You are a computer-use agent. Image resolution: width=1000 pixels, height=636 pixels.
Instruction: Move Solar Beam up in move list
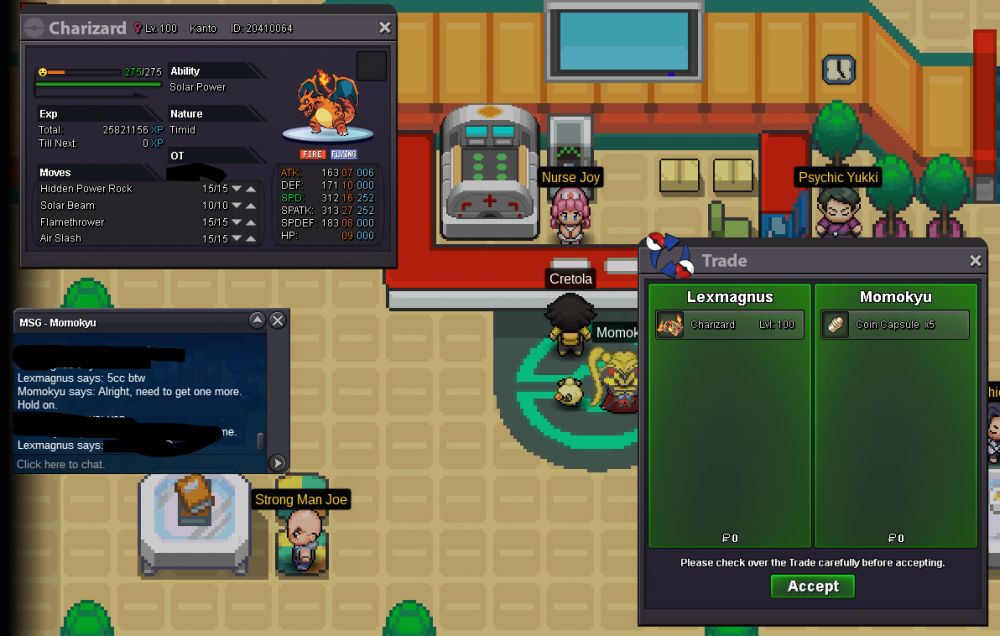pyautogui.click(x=252, y=205)
